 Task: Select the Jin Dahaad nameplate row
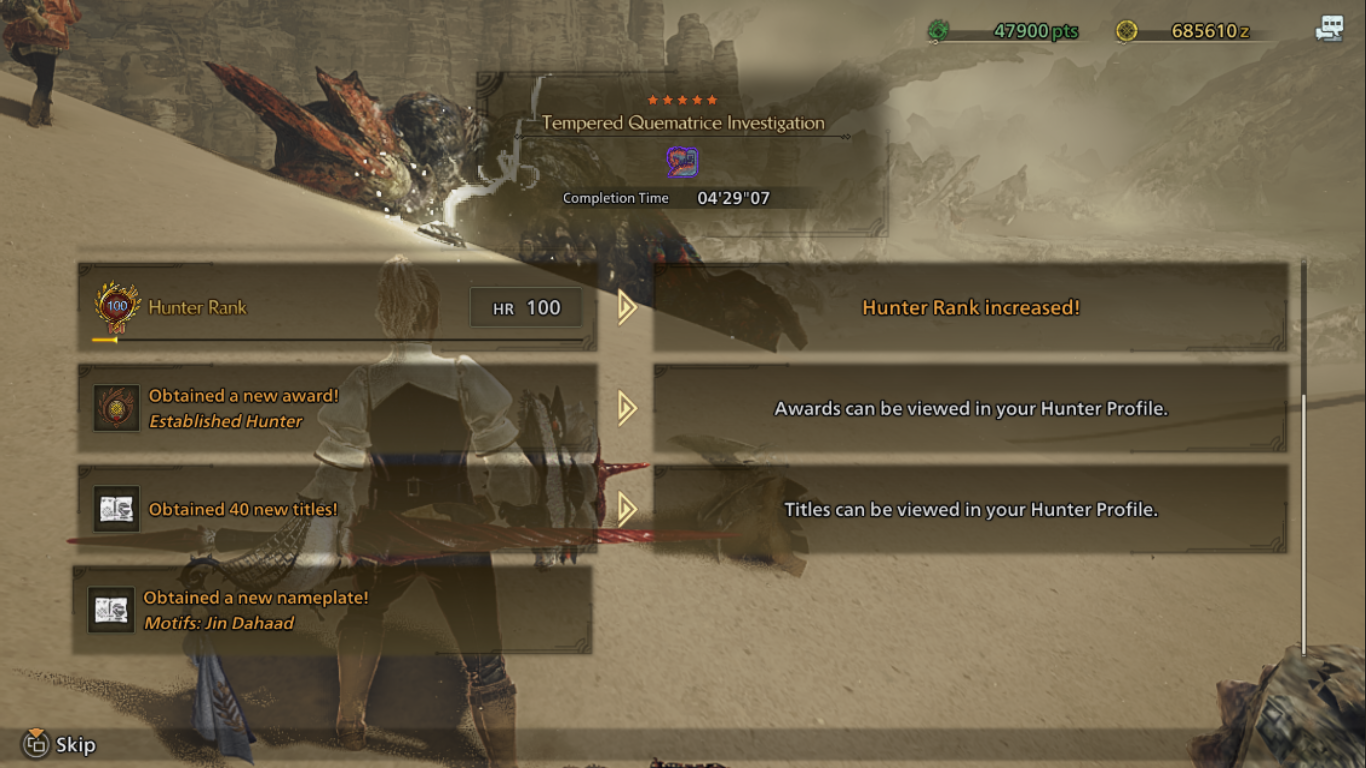[332, 610]
